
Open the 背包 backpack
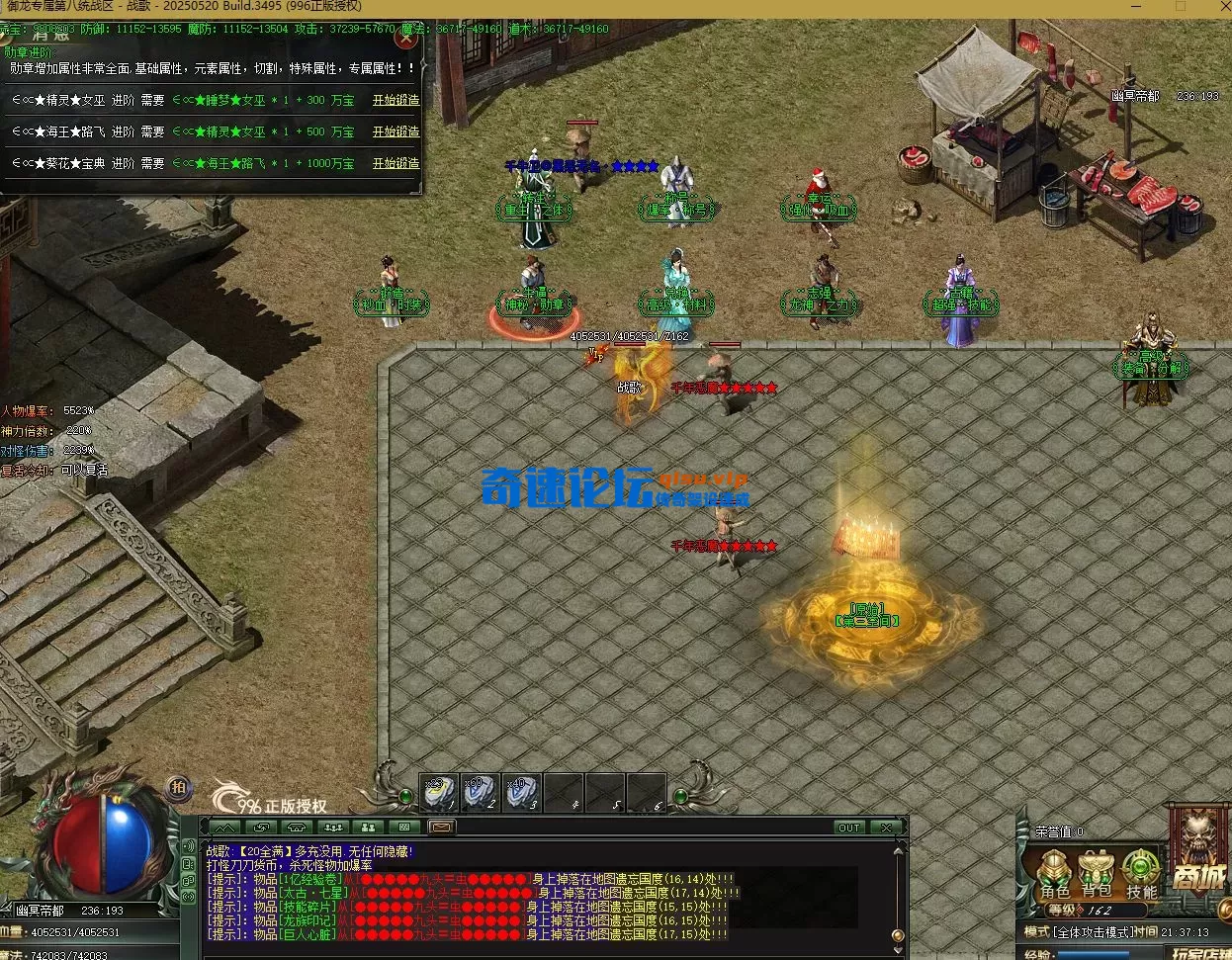(x=1098, y=875)
